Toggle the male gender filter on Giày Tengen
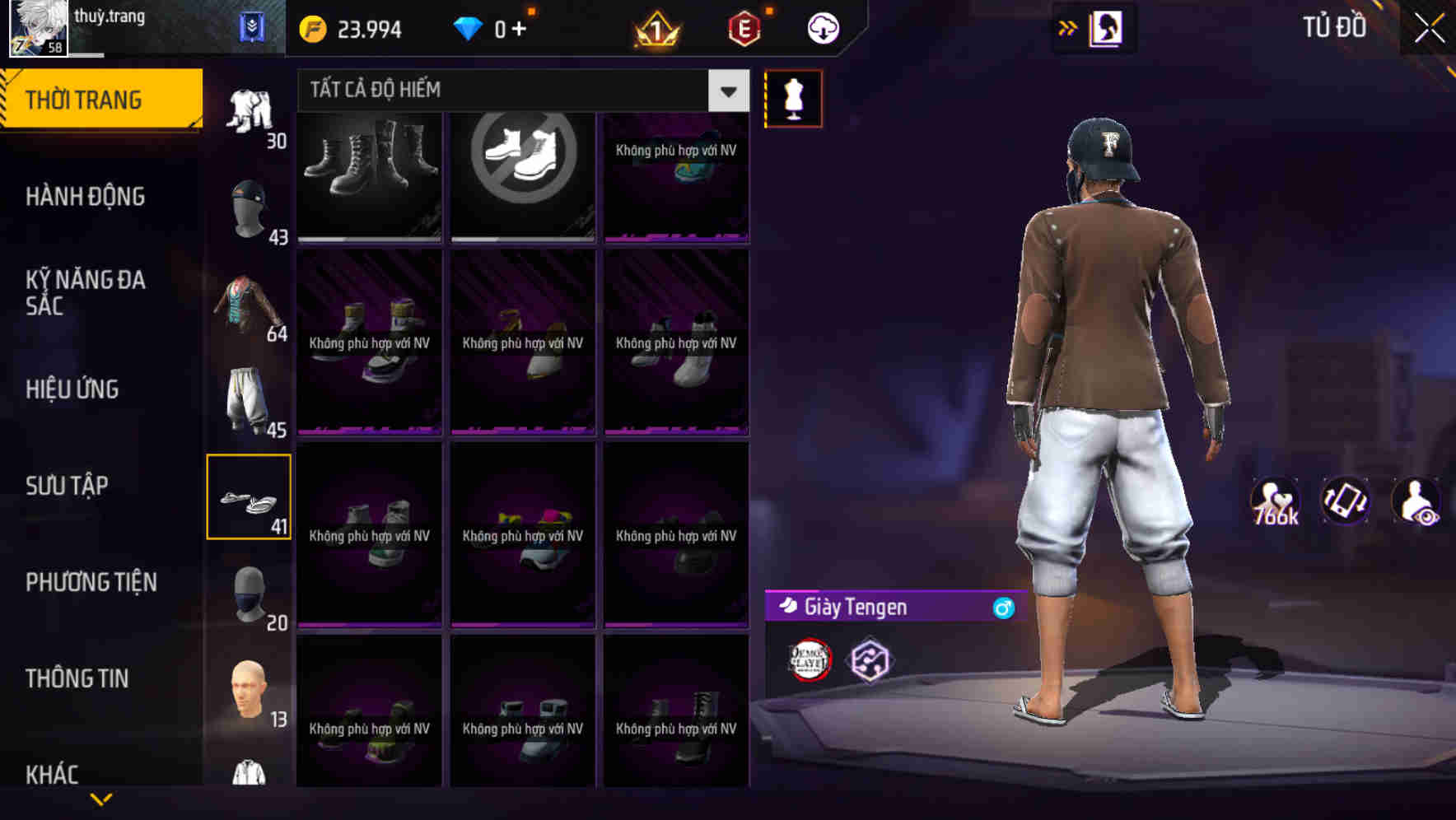Viewport: 1456px width, 820px height. pyautogui.click(x=1001, y=608)
